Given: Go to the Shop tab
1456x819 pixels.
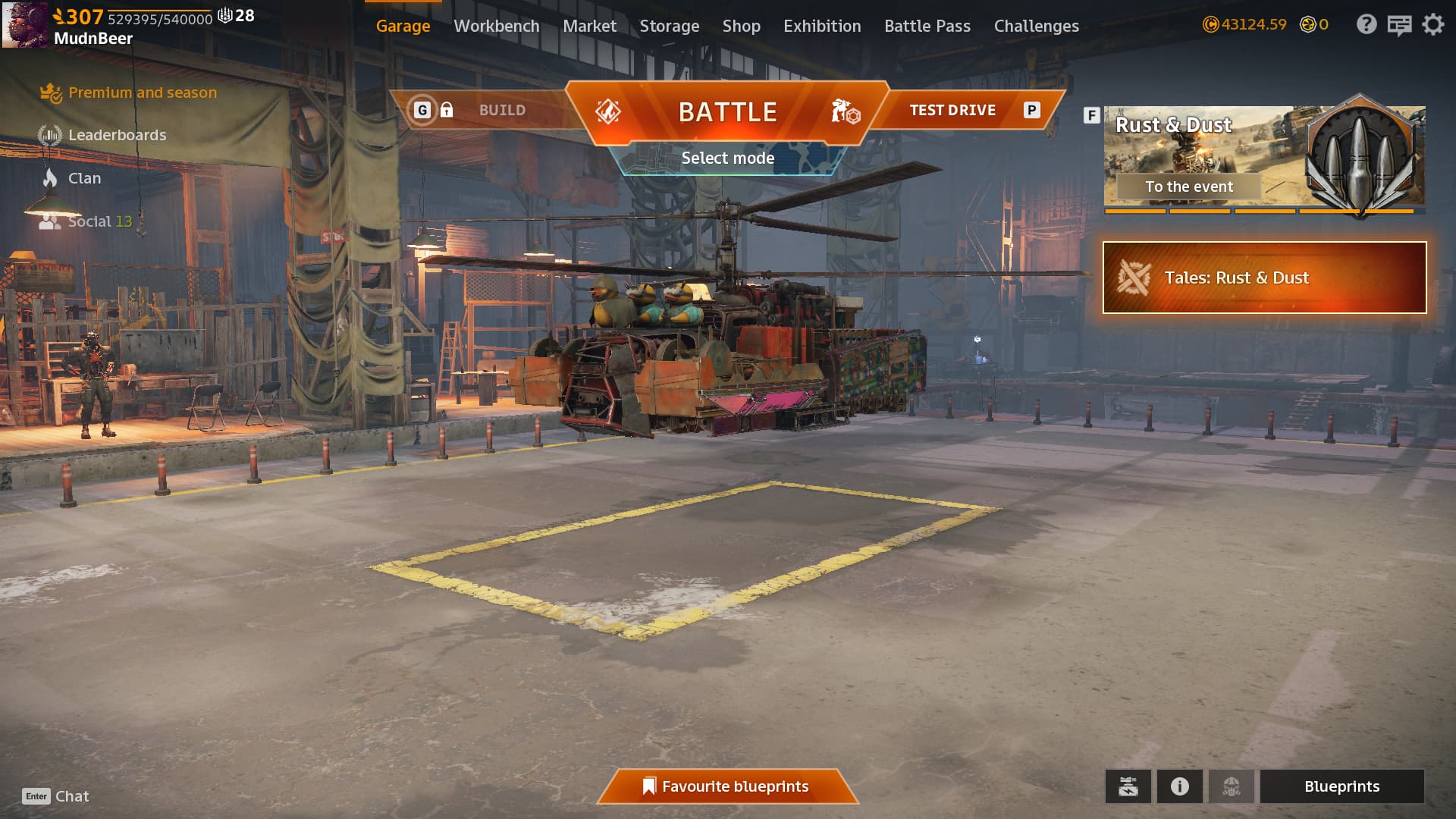Looking at the screenshot, I should pos(741,26).
